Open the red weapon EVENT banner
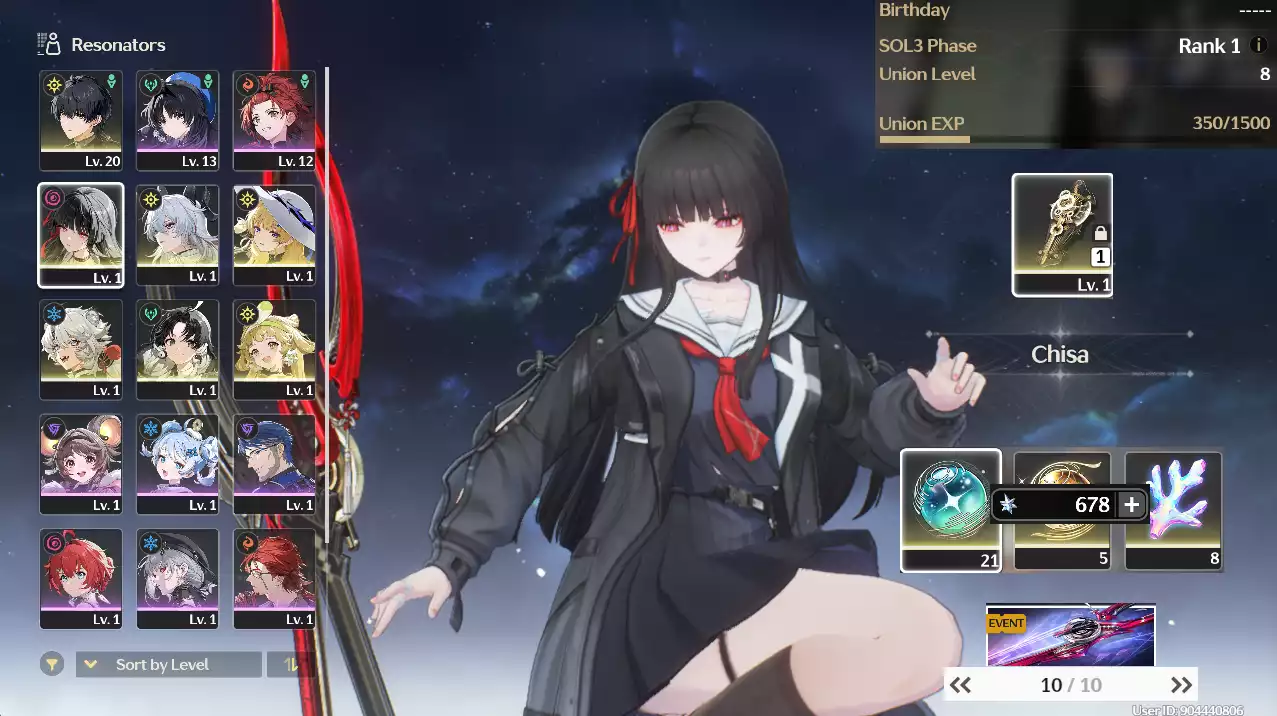This screenshot has width=1277, height=716. [x=1071, y=635]
